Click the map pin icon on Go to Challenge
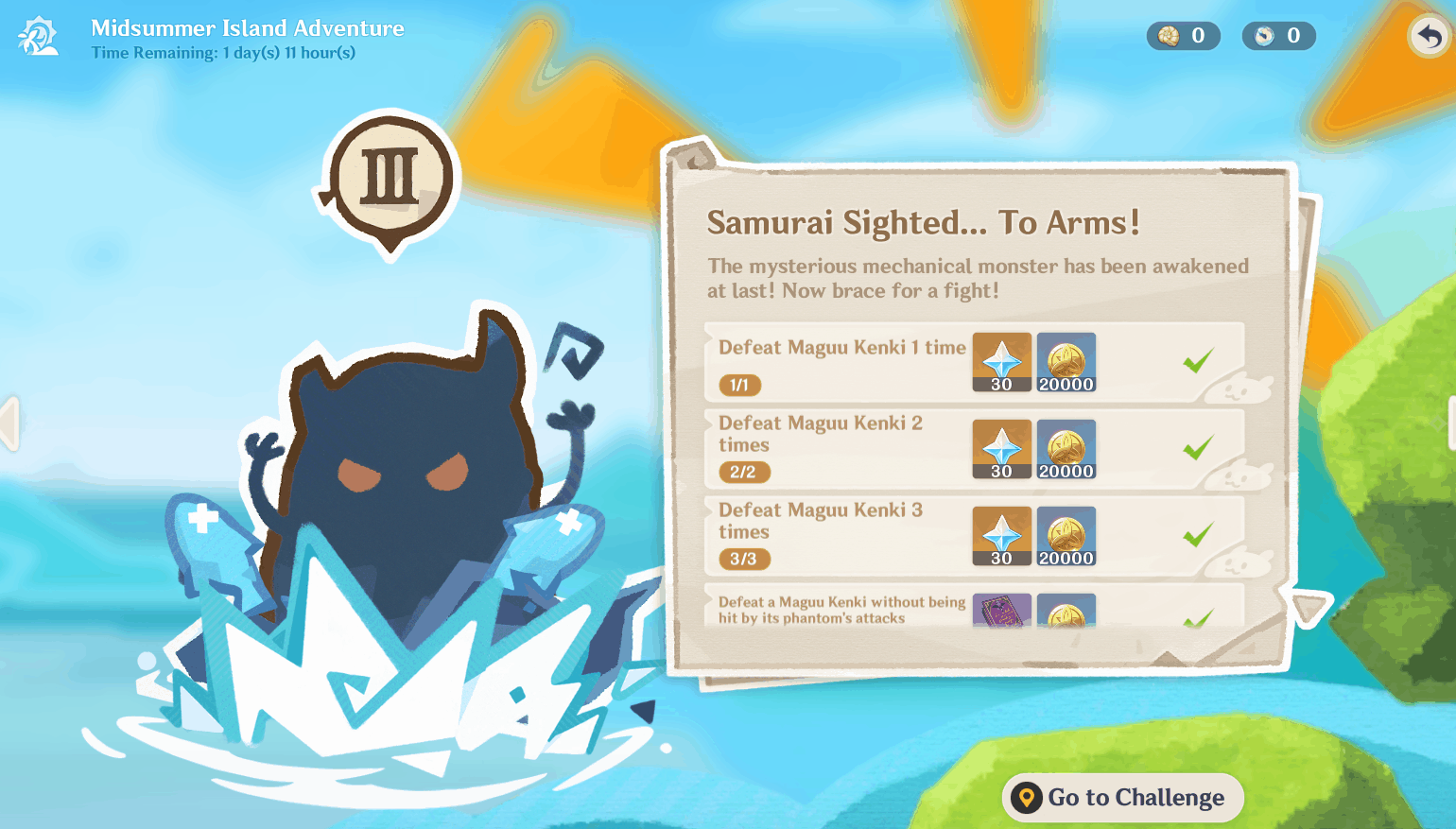The image size is (1456, 829). tap(1028, 797)
